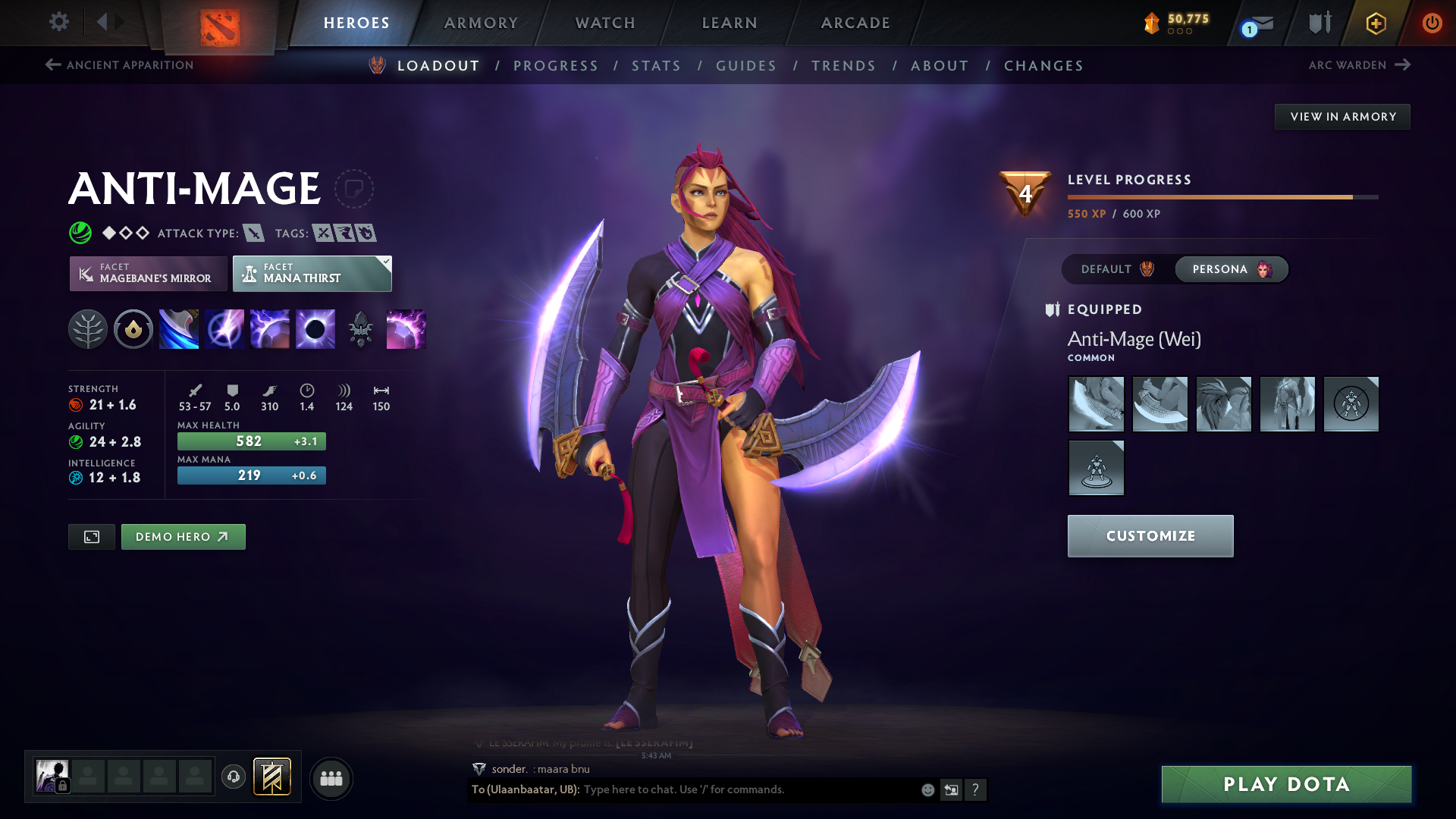Open the Mana Void ultimate icon

point(315,329)
